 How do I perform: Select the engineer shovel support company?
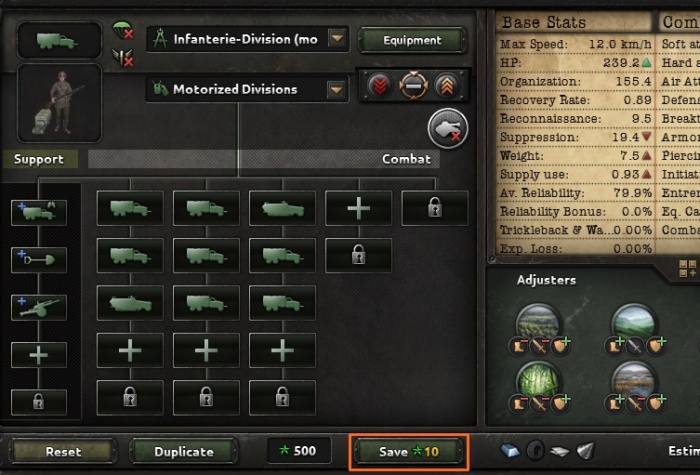coord(39,259)
